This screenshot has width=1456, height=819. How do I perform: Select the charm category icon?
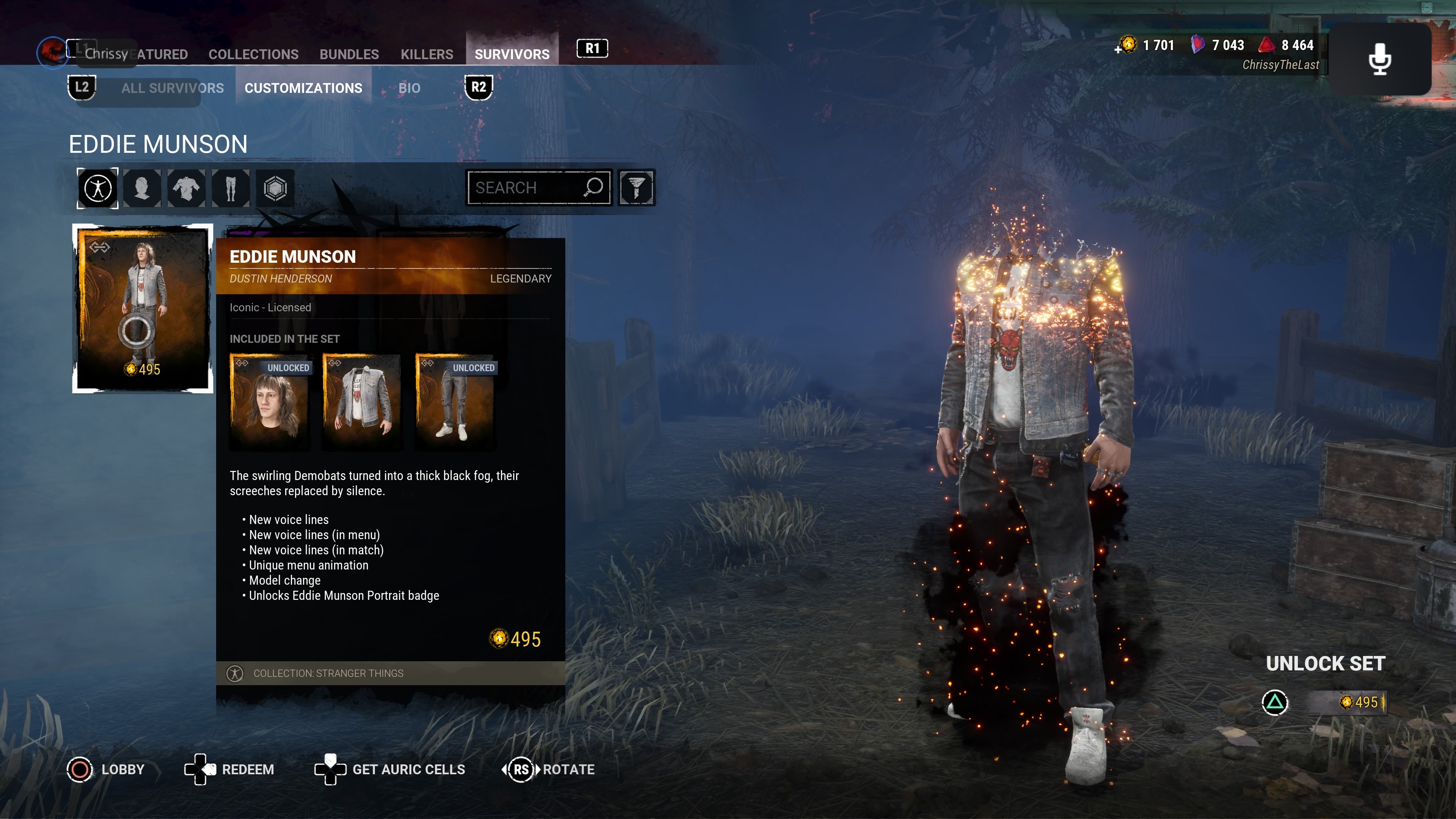275,188
